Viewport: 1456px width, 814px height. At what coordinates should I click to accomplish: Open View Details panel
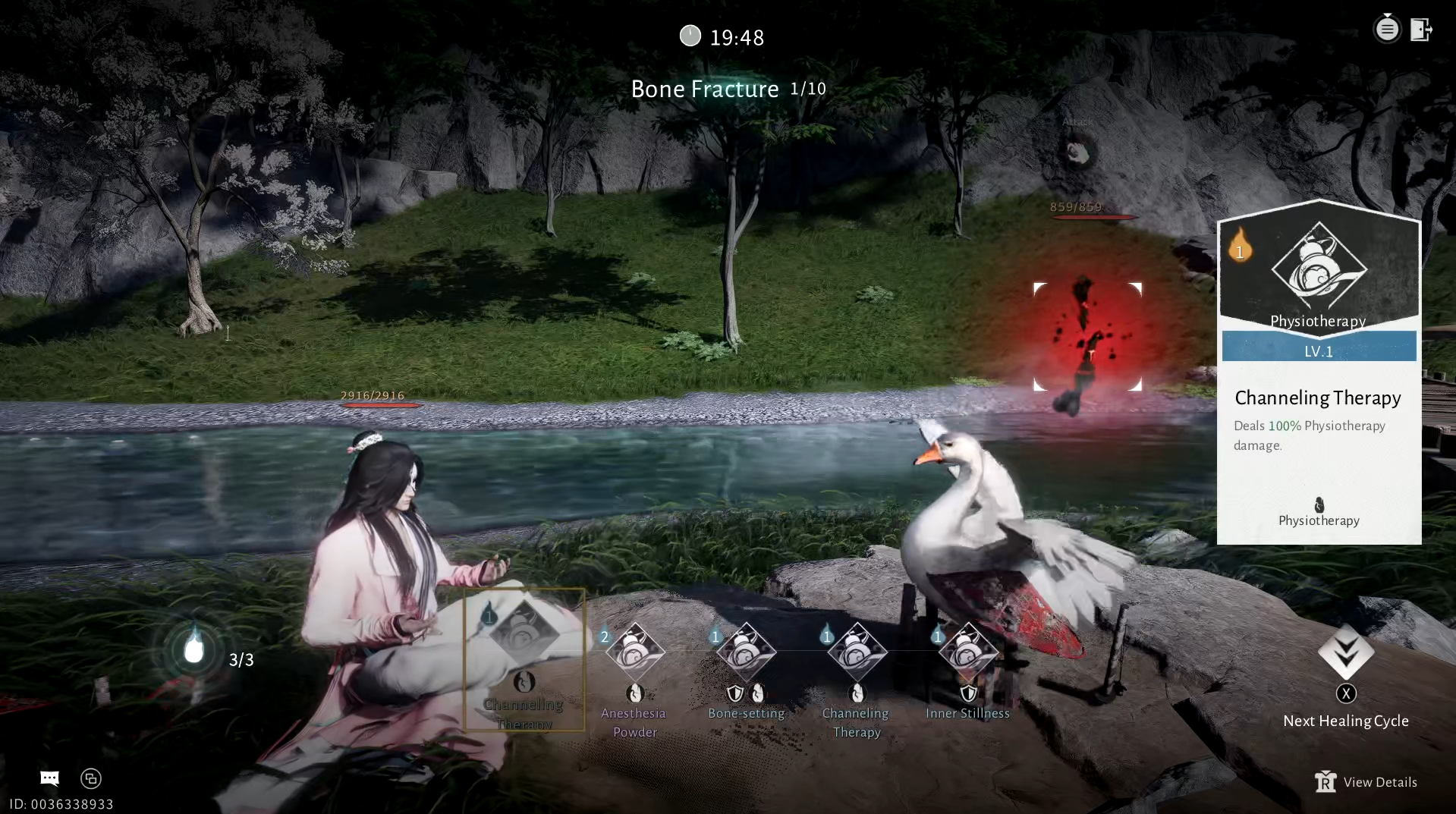(1366, 781)
